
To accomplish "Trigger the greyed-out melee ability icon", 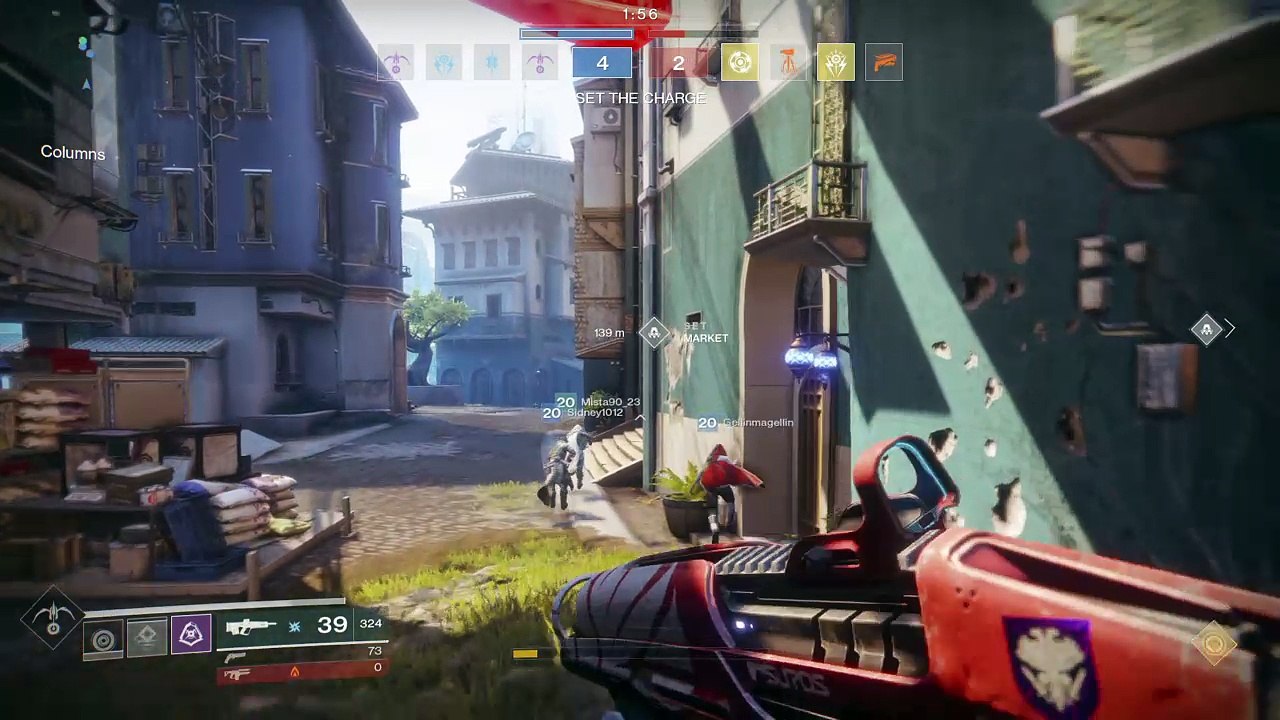I will 146,636.
